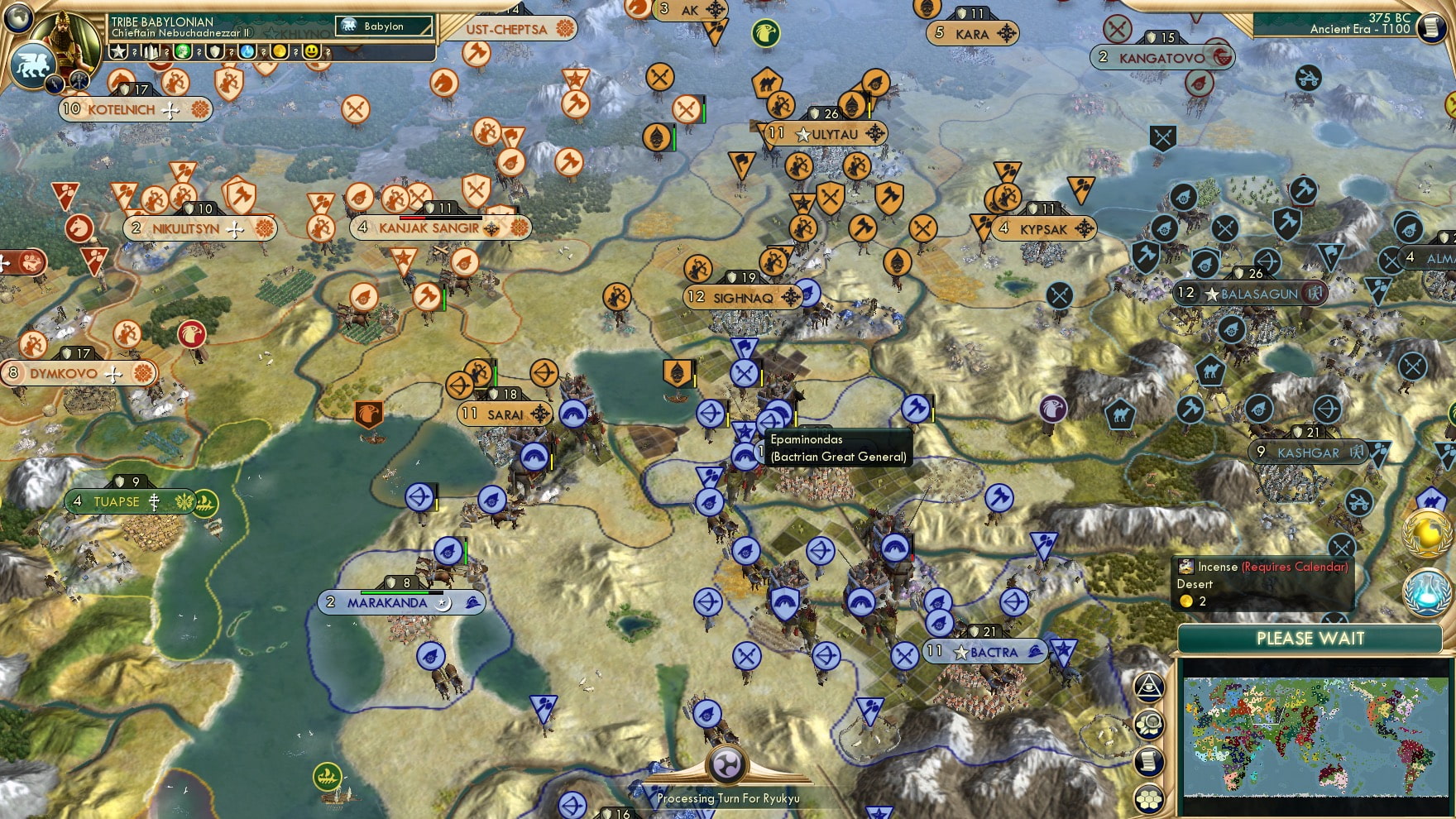The image size is (1456, 819).
Task: Click the happiness smiley face icon
Action: (x=309, y=51)
